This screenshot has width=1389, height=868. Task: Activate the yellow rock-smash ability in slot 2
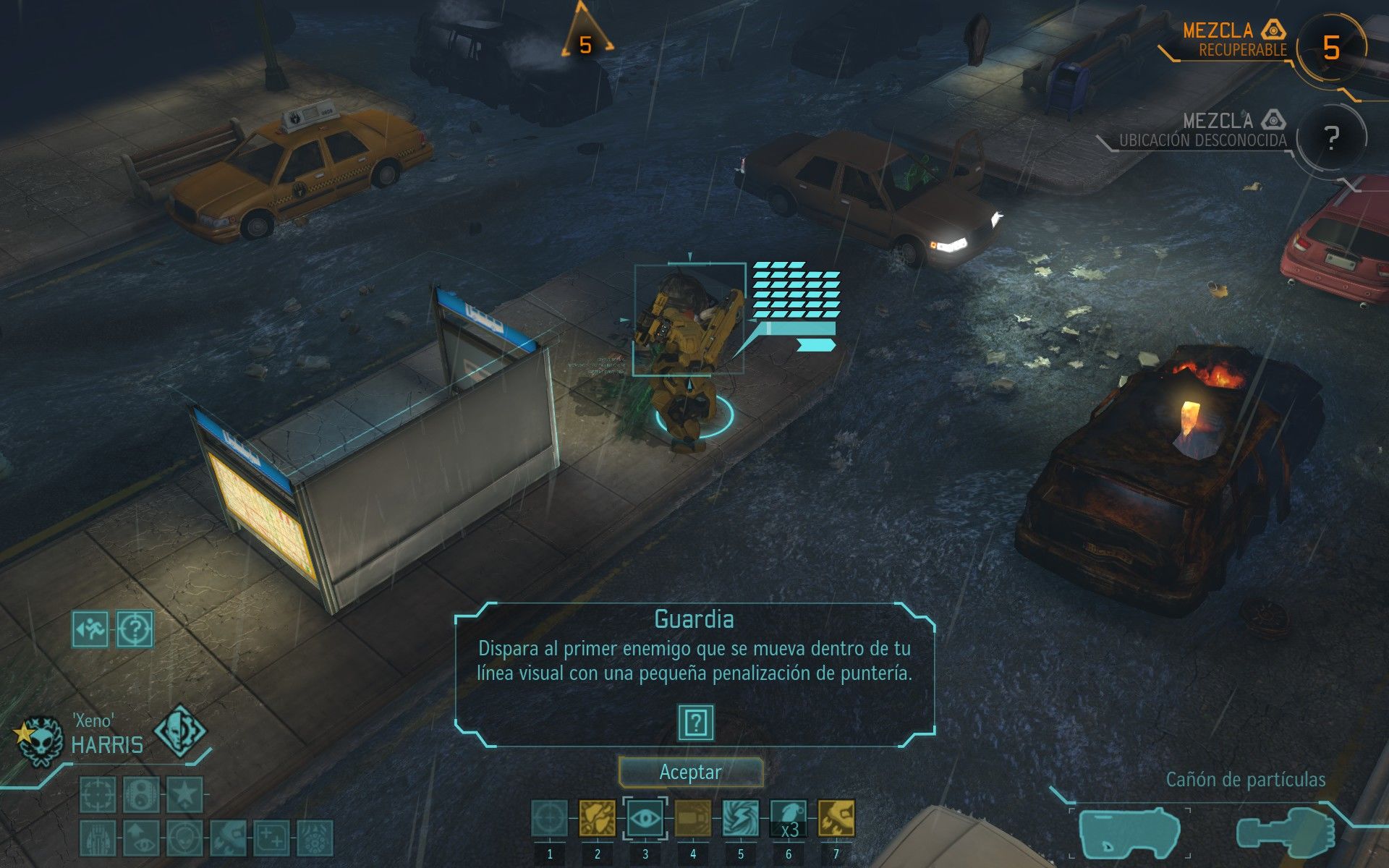pyautogui.click(x=598, y=819)
